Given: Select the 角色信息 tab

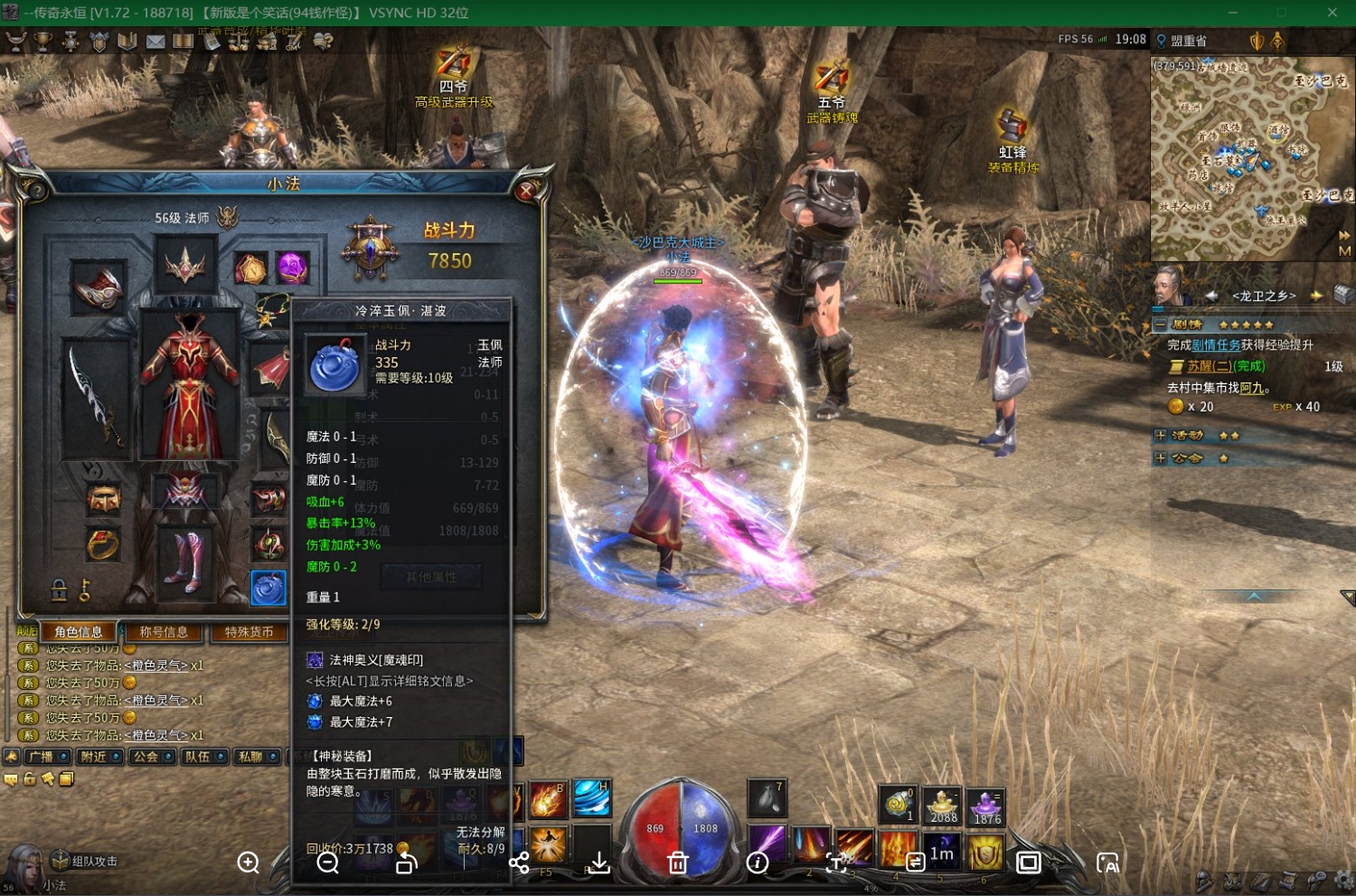Looking at the screenshot, I should click(79, 632).
